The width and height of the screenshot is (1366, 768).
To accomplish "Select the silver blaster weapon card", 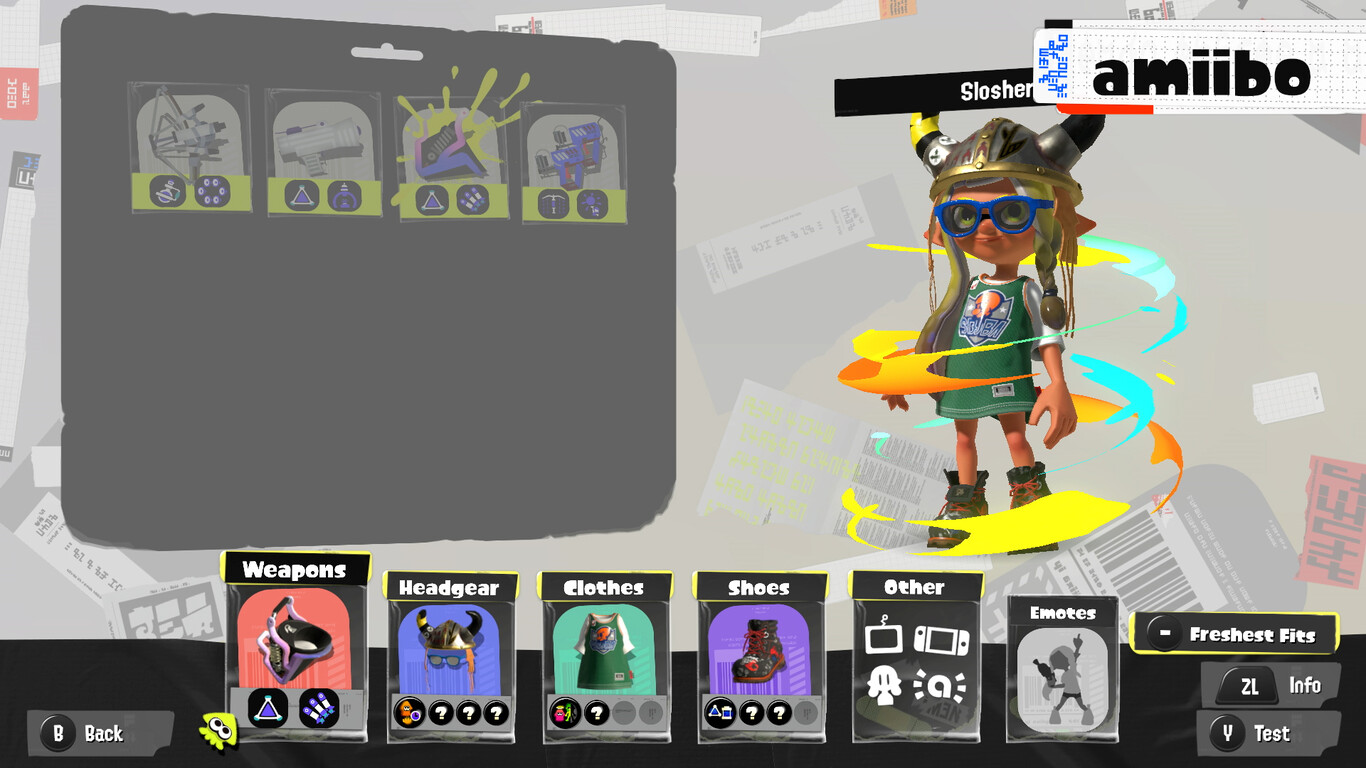I will pyautogui.click(x=320, y=155).
